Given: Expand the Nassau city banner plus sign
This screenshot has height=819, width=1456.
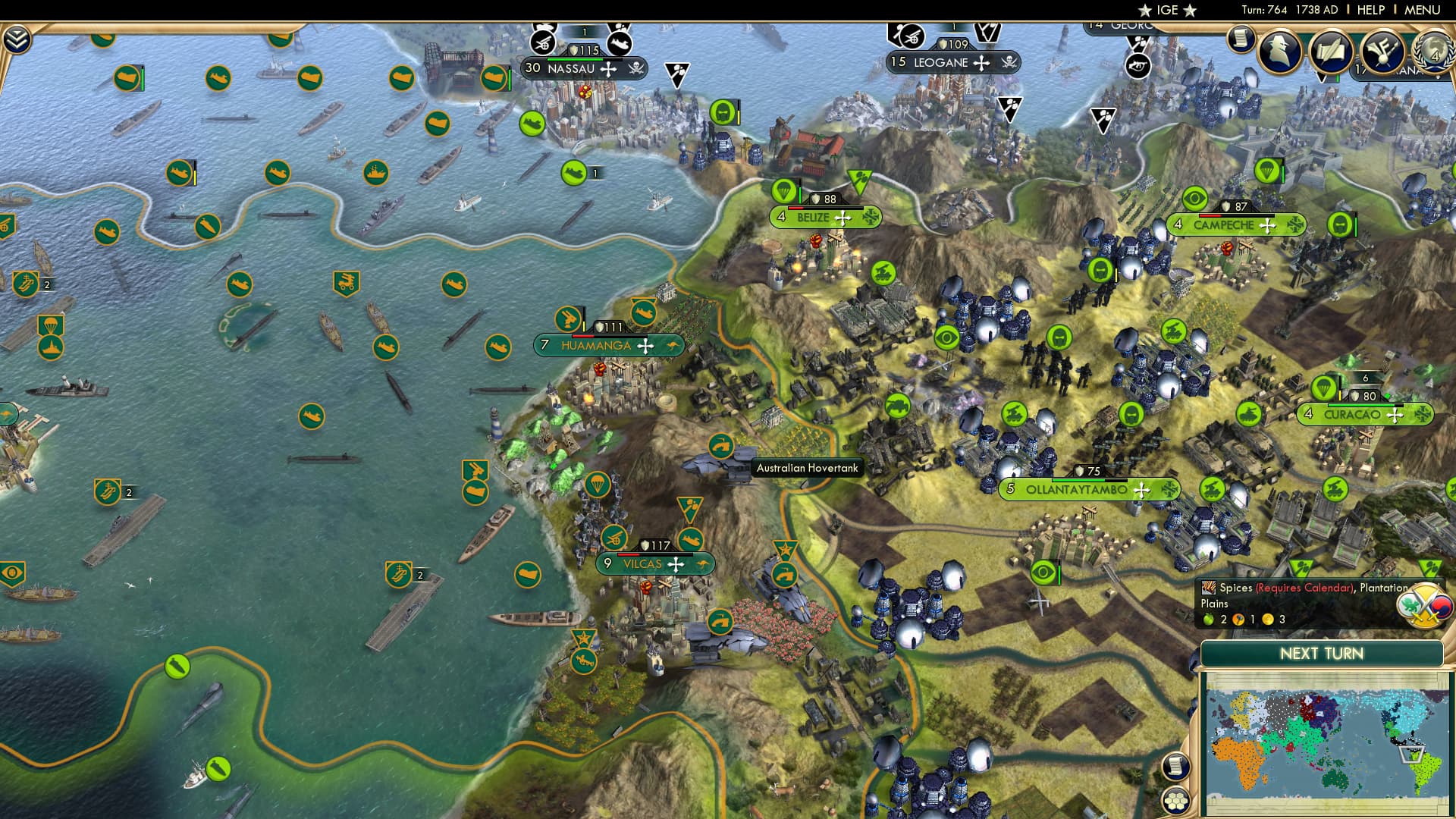Looking at the screenshot, I should (x=608, y=70).
